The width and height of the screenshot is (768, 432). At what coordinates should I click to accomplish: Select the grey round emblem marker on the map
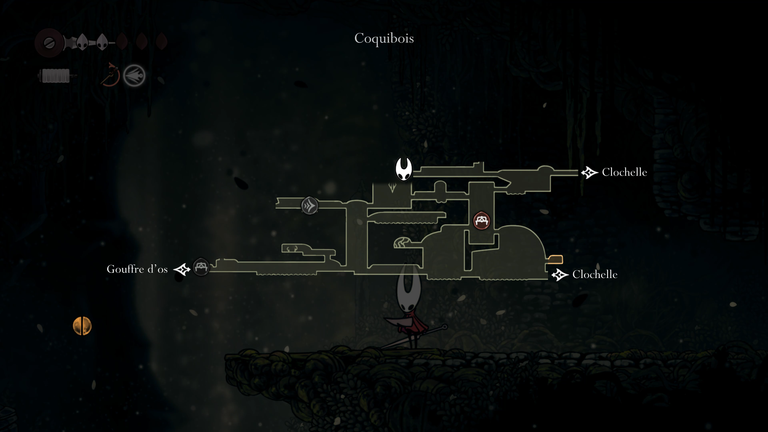310,206
